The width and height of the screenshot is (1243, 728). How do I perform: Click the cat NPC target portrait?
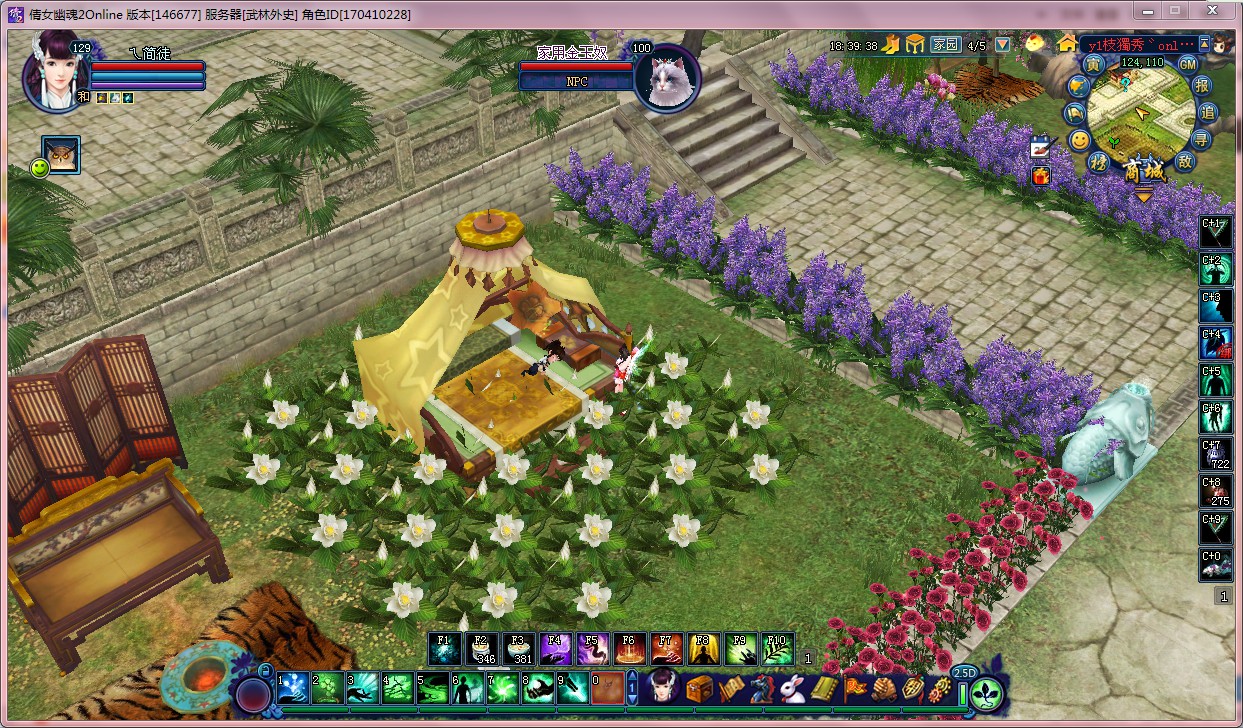click(666, 76)
